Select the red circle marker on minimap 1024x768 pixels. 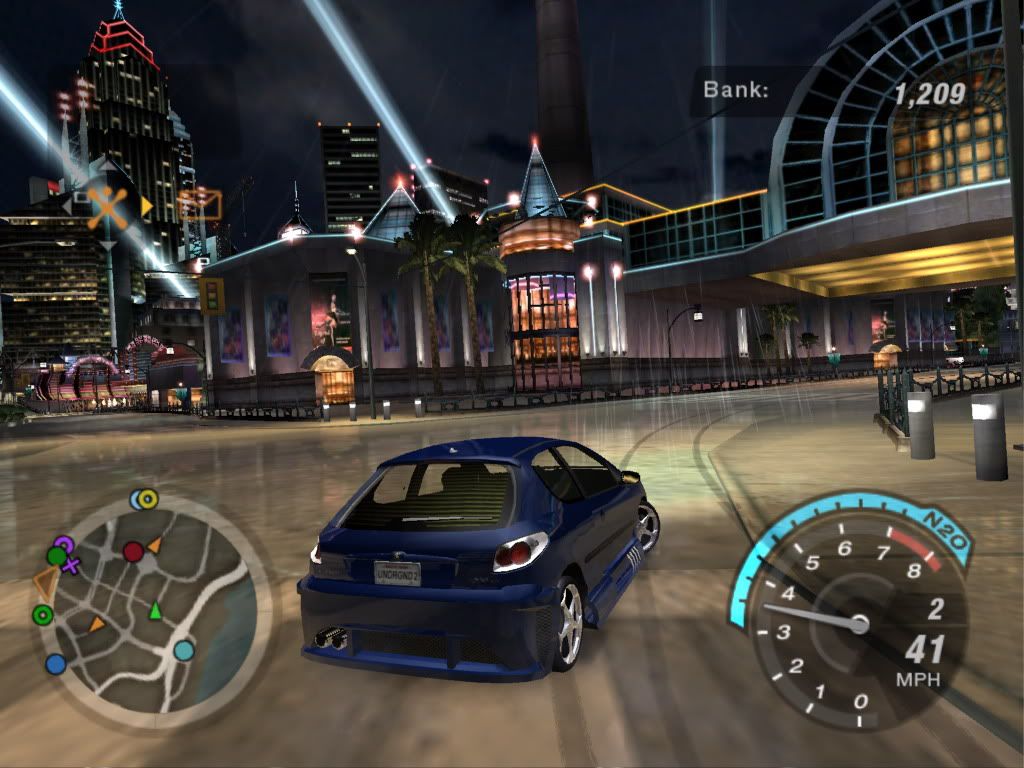(x=133, y=551)
